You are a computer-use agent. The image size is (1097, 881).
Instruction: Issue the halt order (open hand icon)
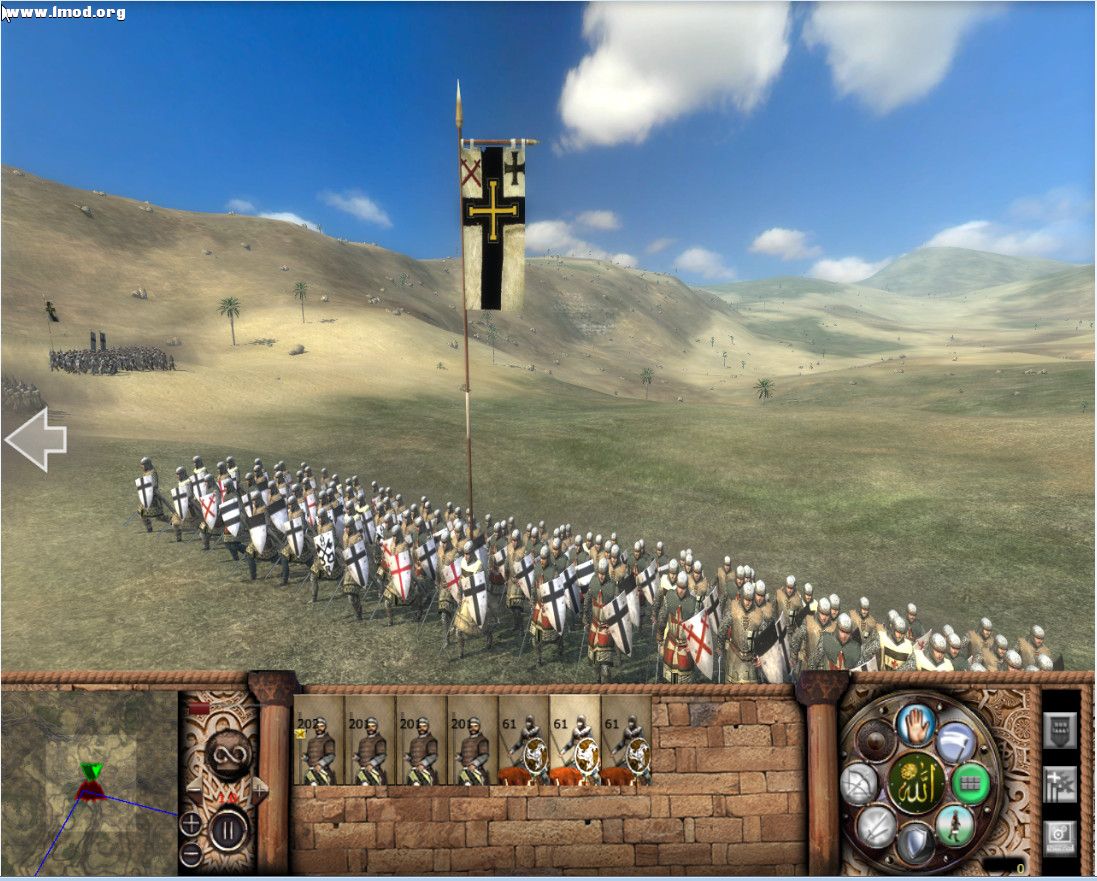pos(914,724)
